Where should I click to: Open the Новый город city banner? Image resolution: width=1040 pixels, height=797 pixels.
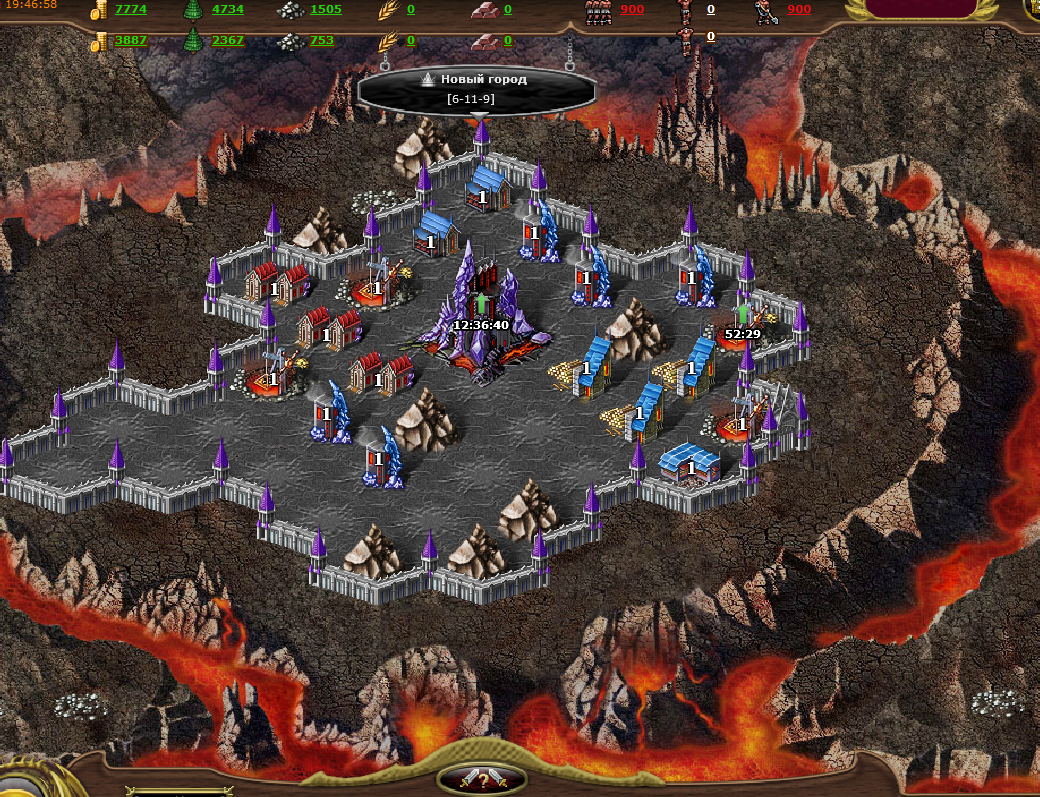(x=476, y=88)
